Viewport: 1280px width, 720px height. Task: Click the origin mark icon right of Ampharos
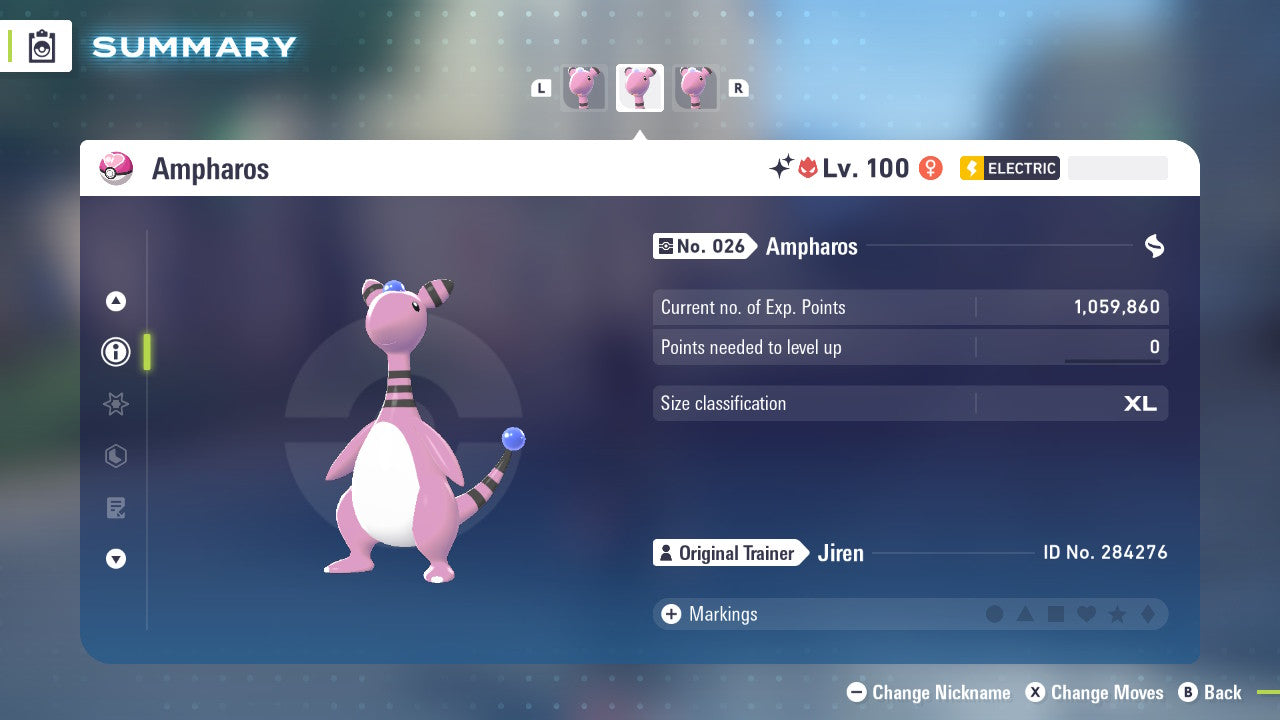[1155, 245]
